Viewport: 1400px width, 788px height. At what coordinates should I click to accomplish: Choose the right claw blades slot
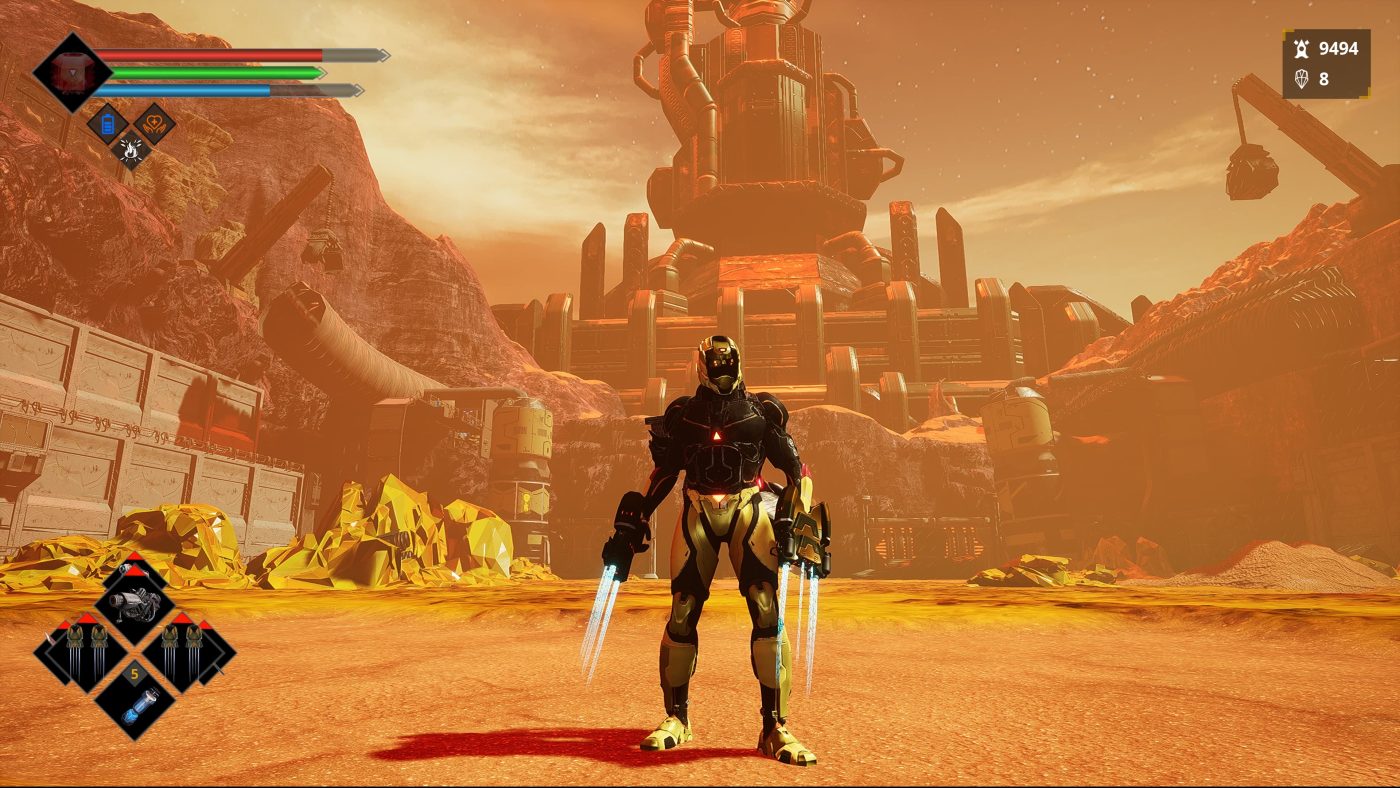pos(185,651)
